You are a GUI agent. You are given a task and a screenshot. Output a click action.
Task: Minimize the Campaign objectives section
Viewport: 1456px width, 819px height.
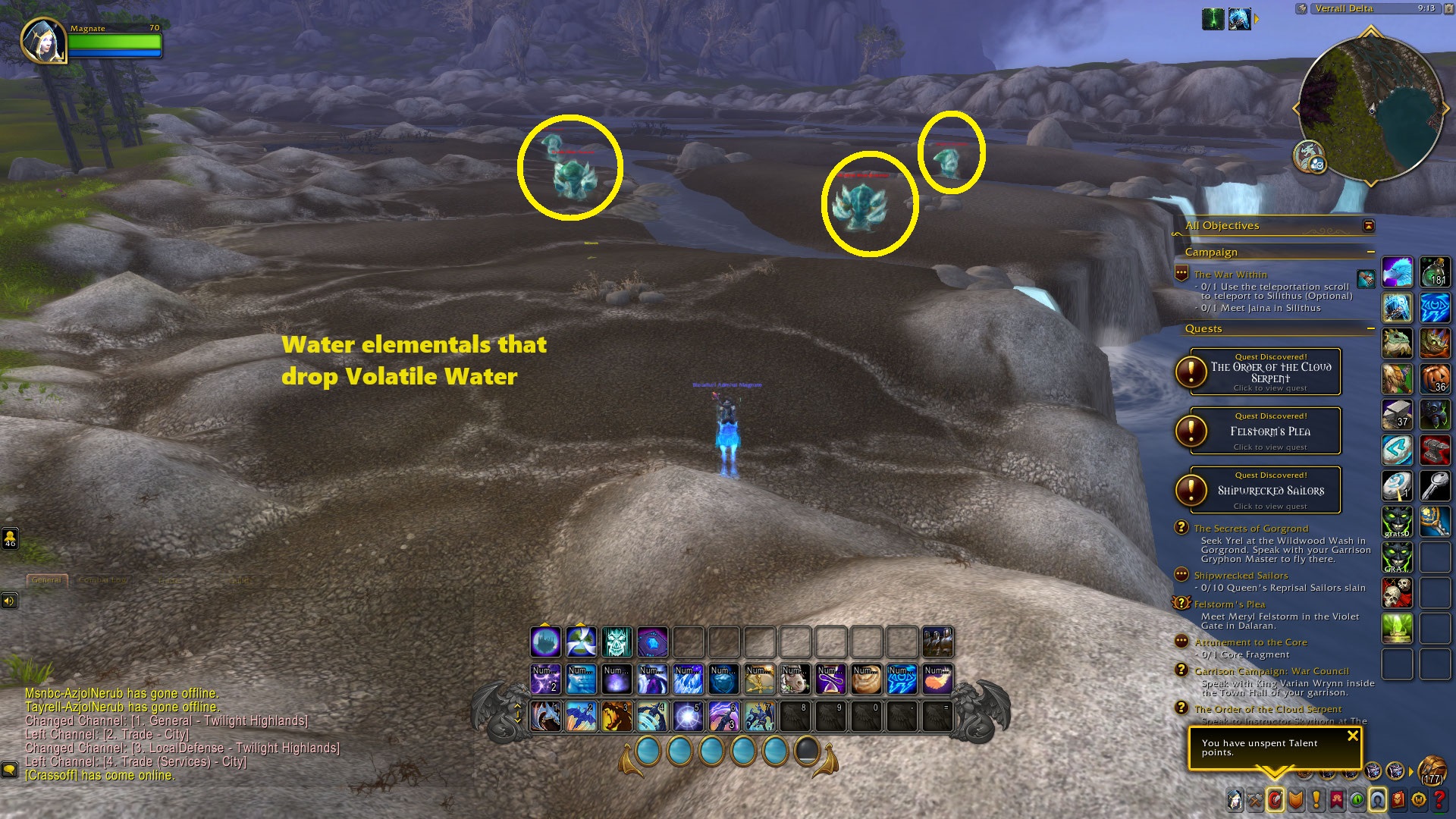click(x=1370, y=252)
